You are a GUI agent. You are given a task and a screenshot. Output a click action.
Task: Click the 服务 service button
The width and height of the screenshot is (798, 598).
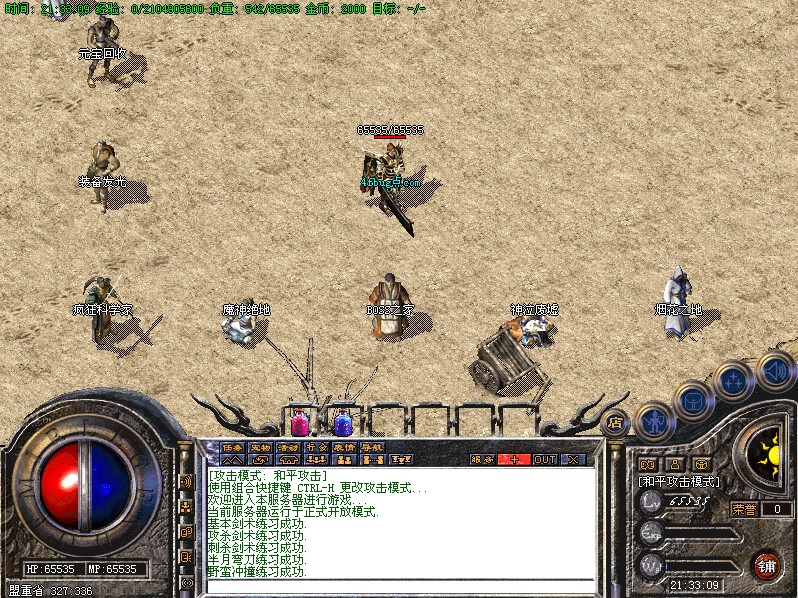[x=482, y=460]
